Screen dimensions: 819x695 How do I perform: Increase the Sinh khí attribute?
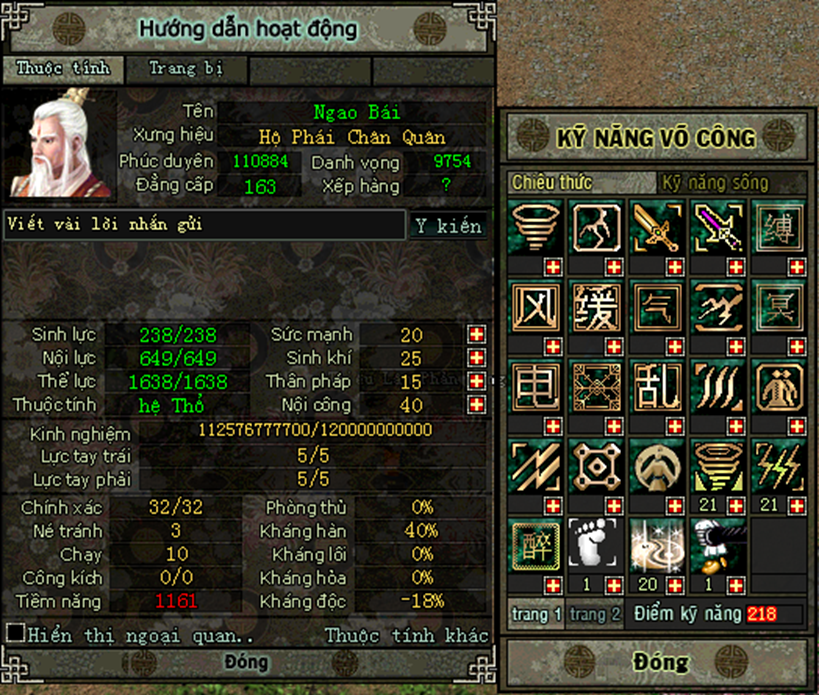477,358
